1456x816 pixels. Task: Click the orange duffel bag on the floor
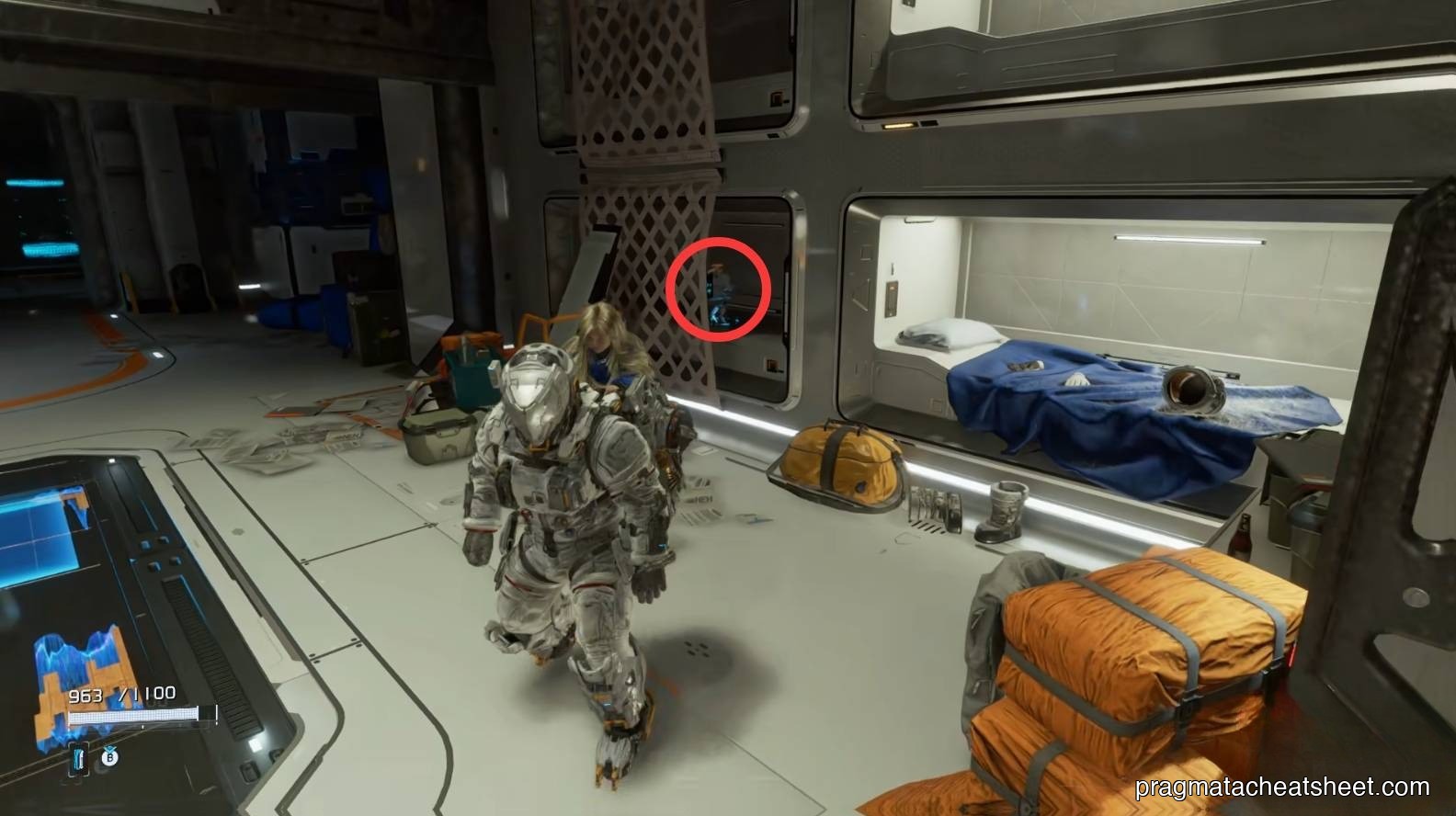(x=841, y=464)
